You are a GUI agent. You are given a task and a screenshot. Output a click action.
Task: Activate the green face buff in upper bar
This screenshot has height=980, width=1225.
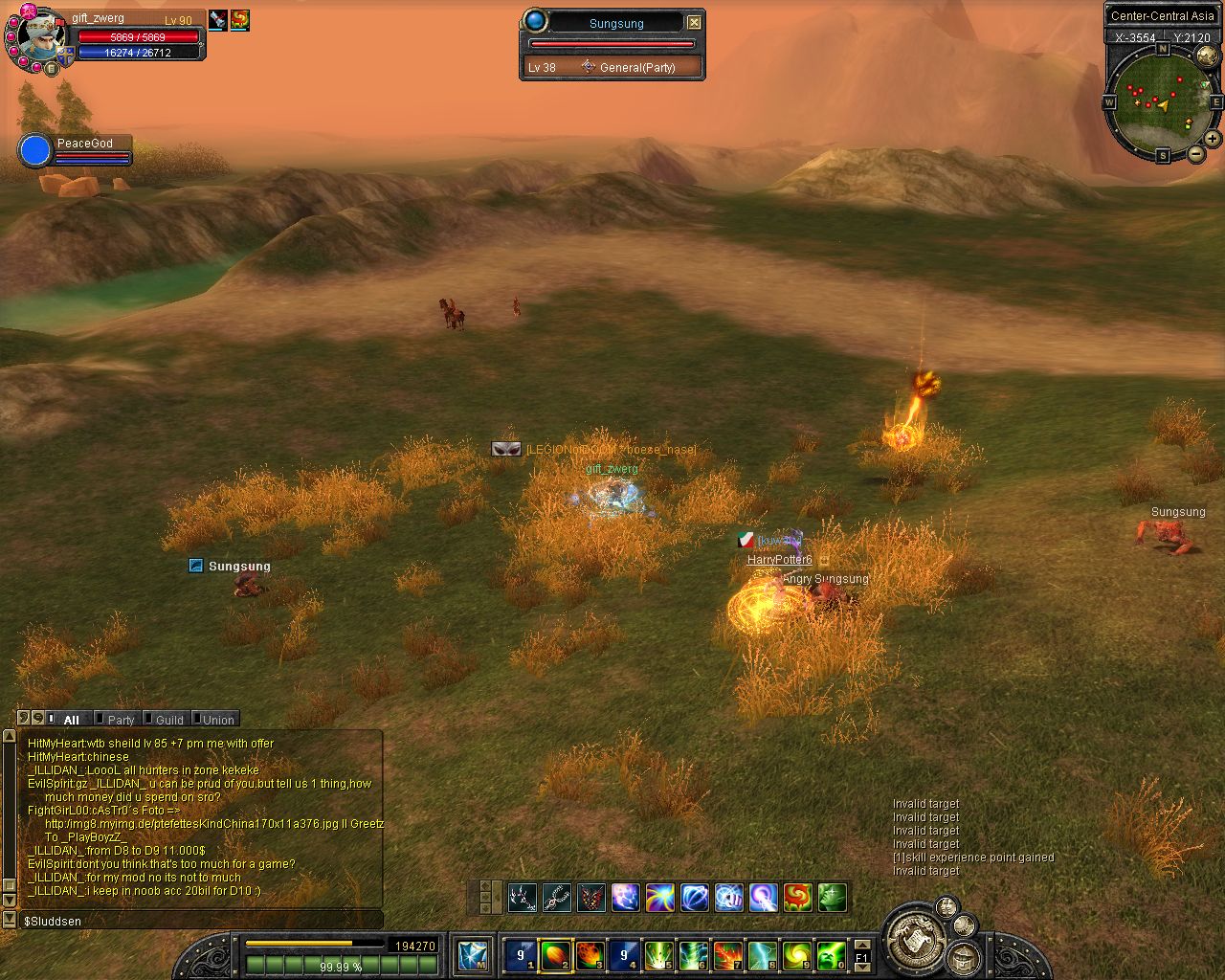point(832,898)
